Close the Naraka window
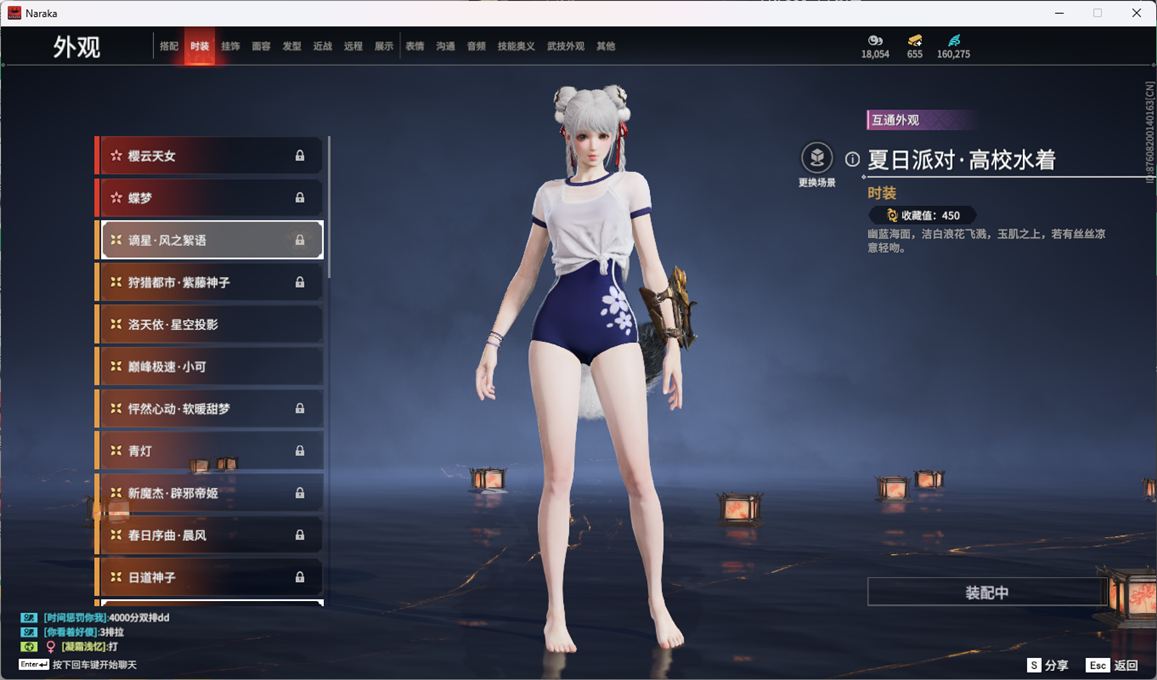This screenshot has height=680, width=1157. pos(1136,13)
